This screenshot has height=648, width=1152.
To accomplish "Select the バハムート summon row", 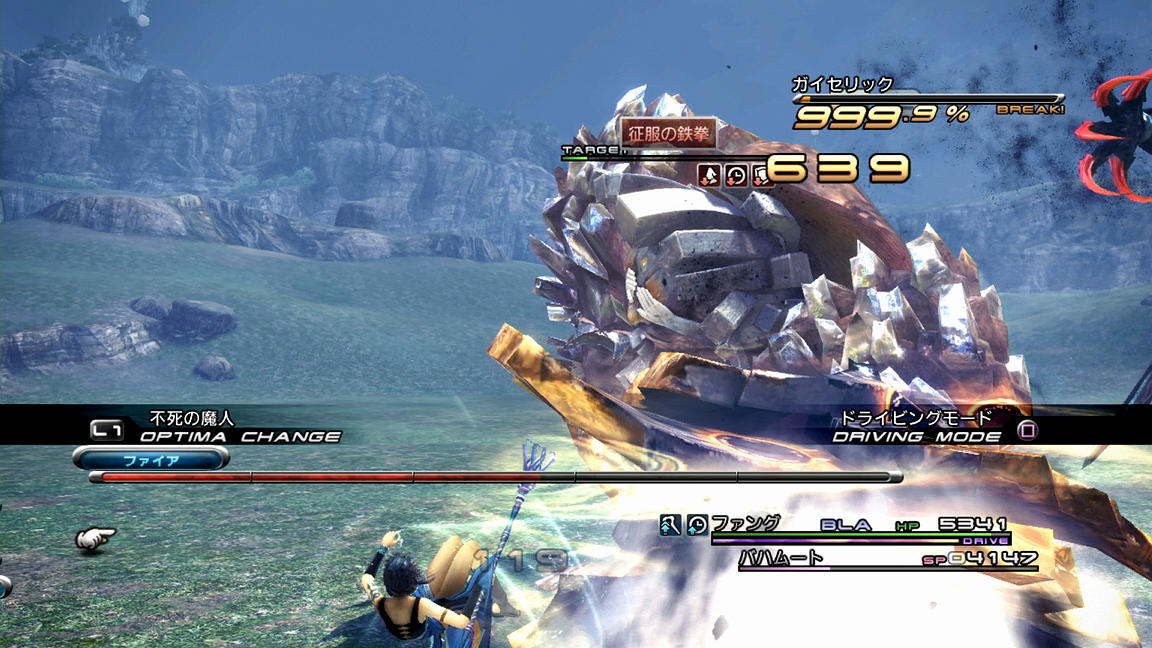I will coord(782,559).
